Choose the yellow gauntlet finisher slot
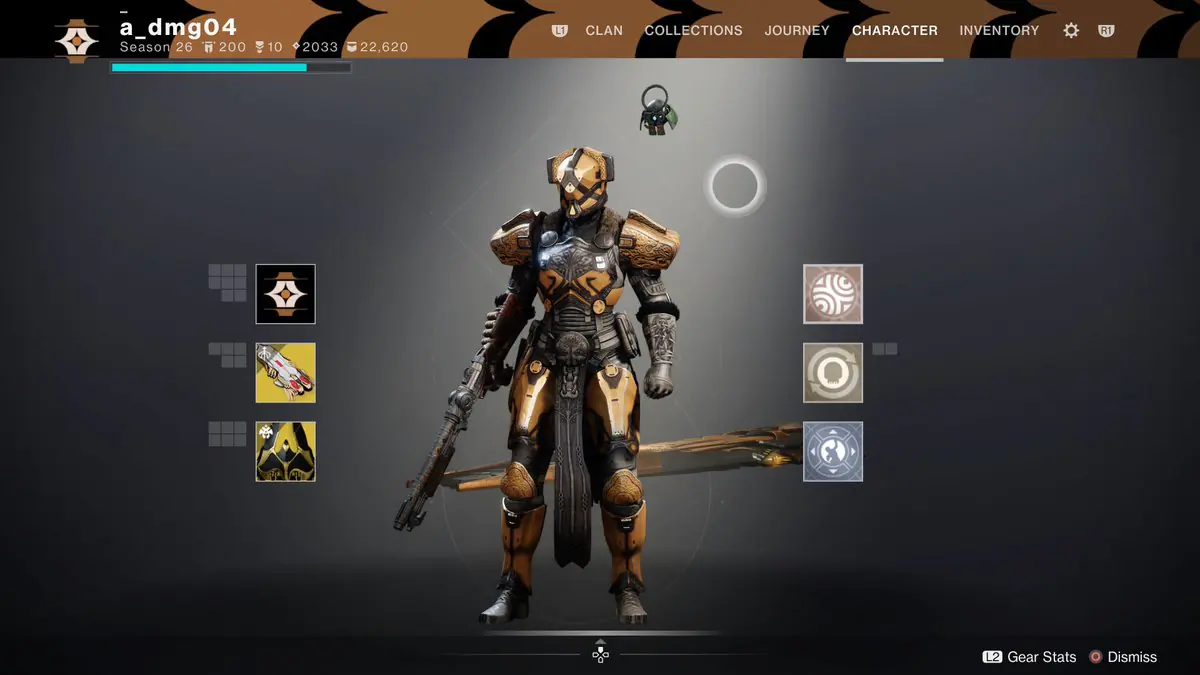This screenshot has height=675, width=1200. point(286,373)
